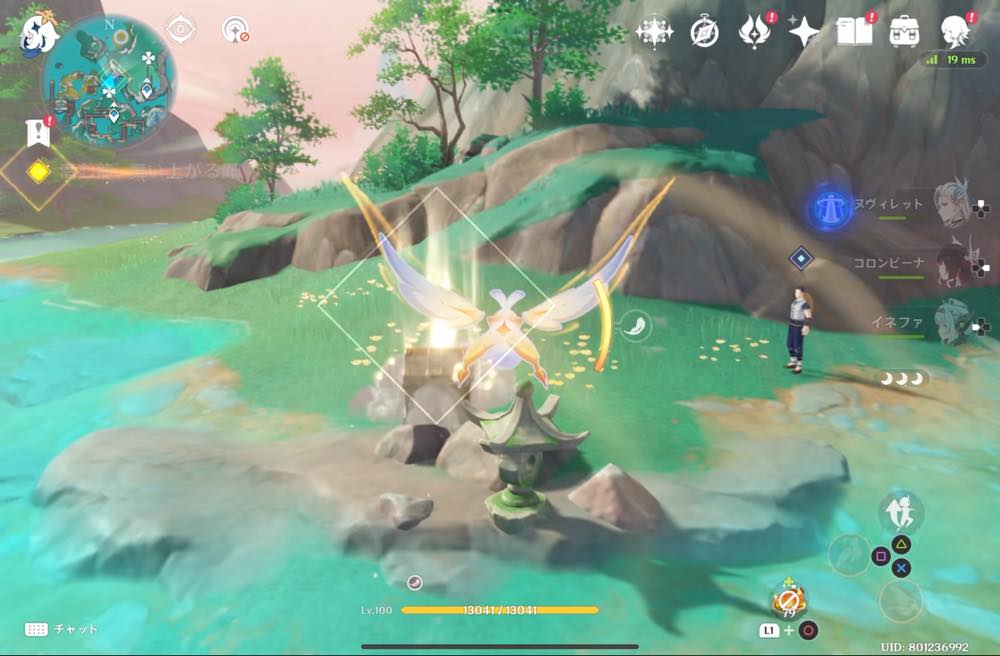Open the circular minimap
Screen dimensions: 1000x656
[x=110, y=82]
